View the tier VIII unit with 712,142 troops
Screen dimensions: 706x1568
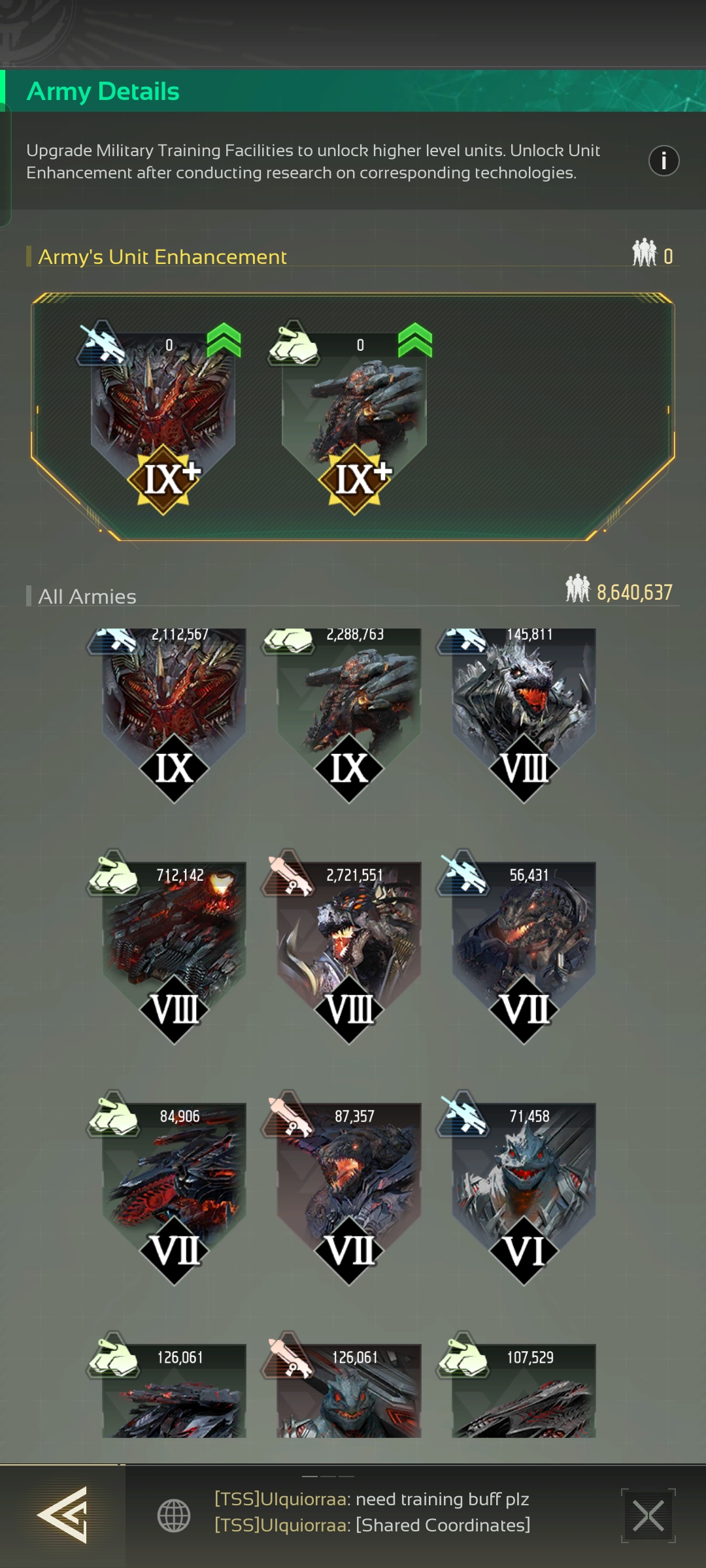tap(174, 941)
